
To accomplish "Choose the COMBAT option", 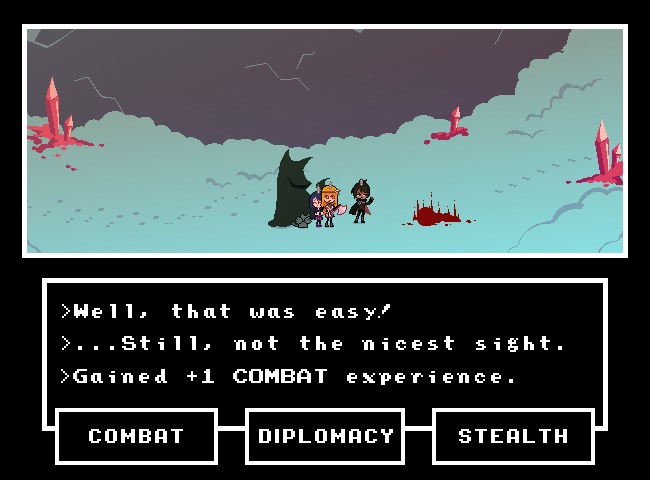I will 136,436.
